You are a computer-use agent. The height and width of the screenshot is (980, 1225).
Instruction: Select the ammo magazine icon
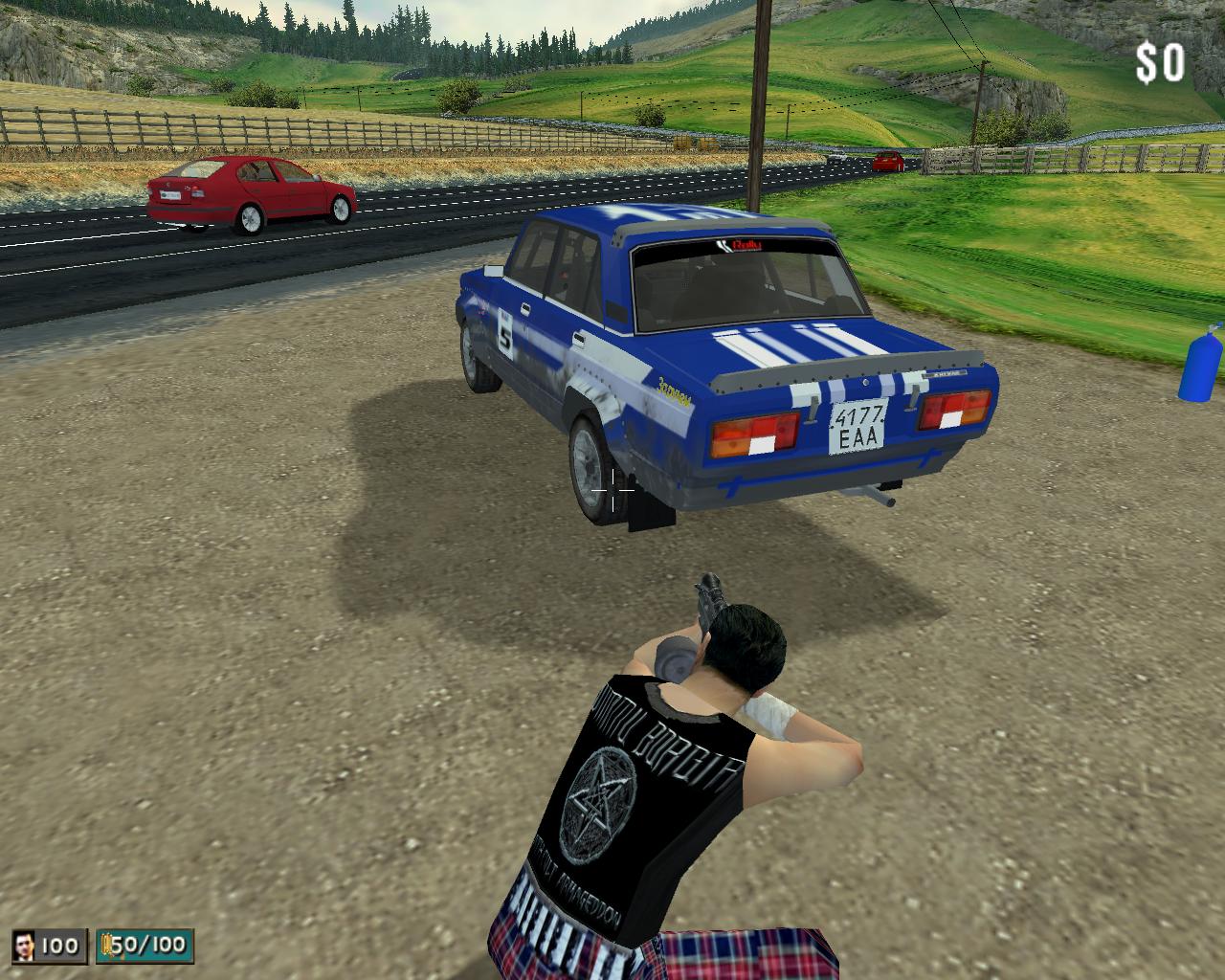[106, 947]
